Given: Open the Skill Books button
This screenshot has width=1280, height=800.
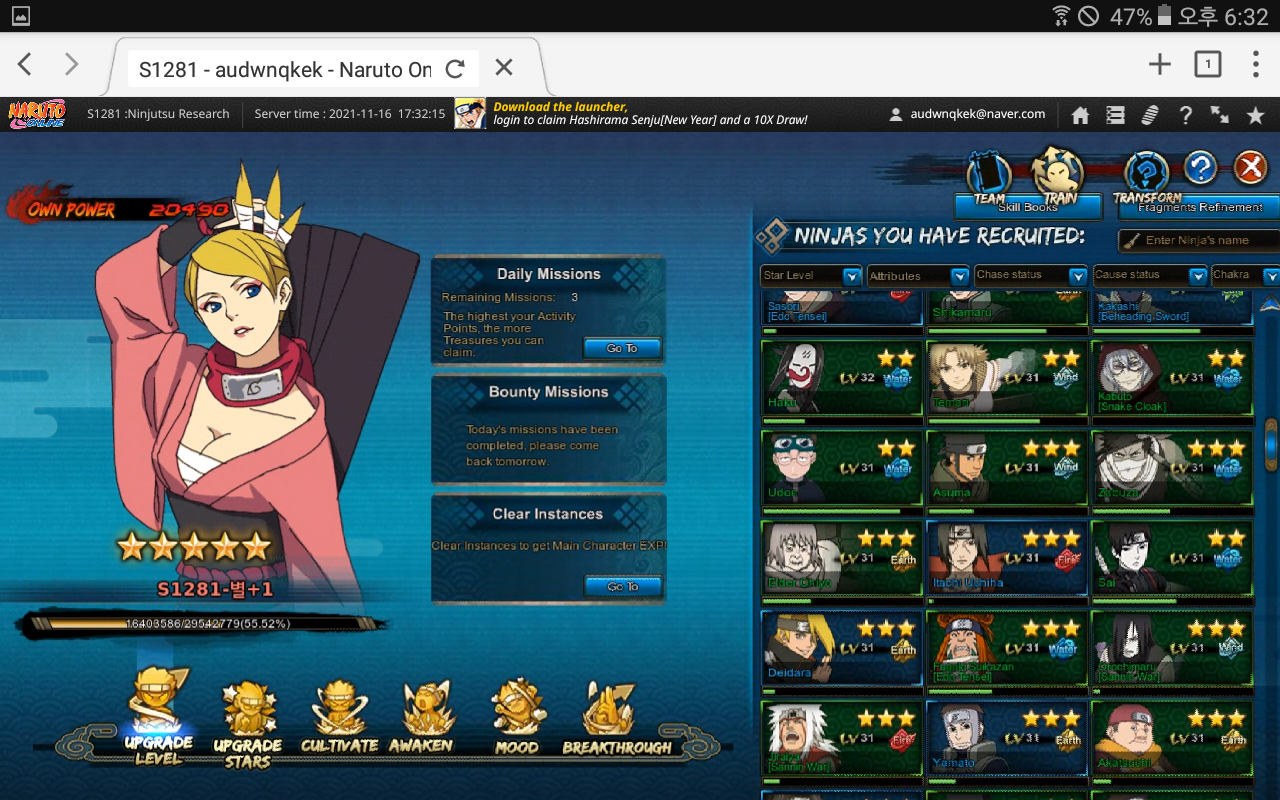Looking at the screenshot, I should pyautogui.click(x=1027, y=207).
